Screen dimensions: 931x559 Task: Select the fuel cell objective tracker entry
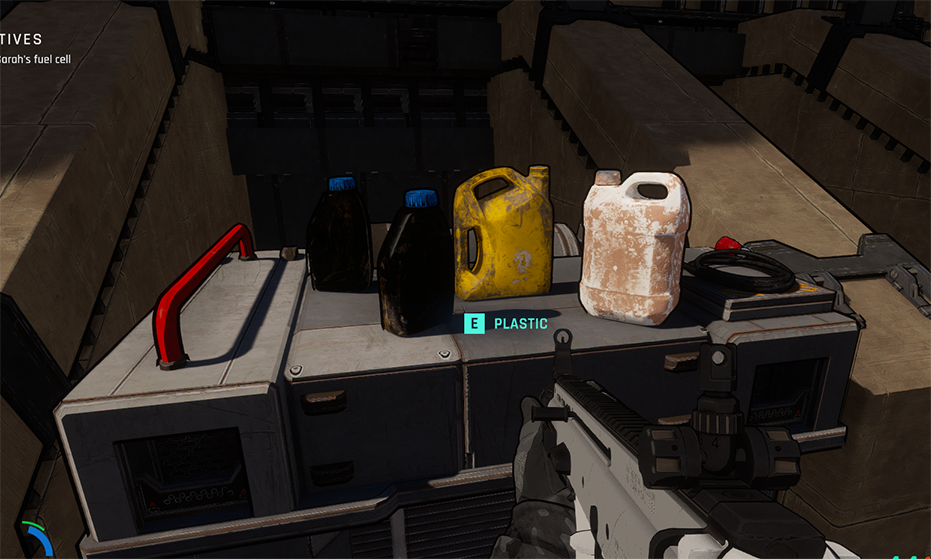[x=35, y=59]
